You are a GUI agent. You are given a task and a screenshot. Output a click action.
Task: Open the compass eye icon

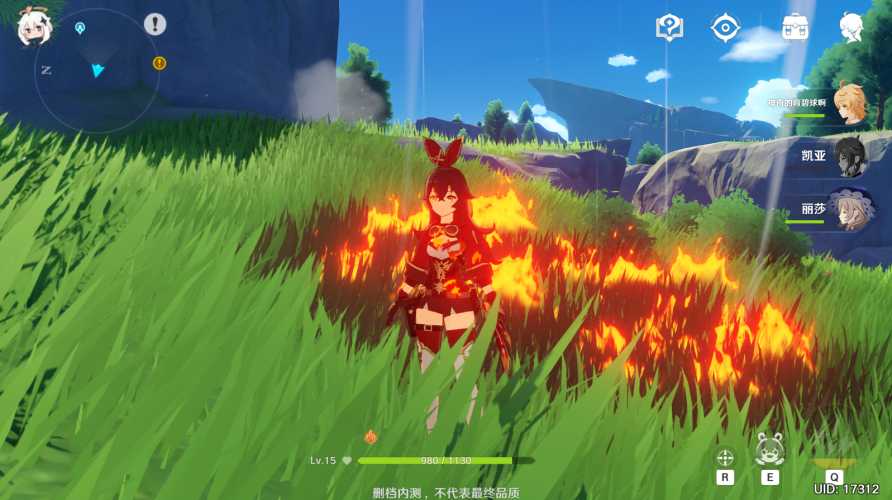[x=725, y=27]
